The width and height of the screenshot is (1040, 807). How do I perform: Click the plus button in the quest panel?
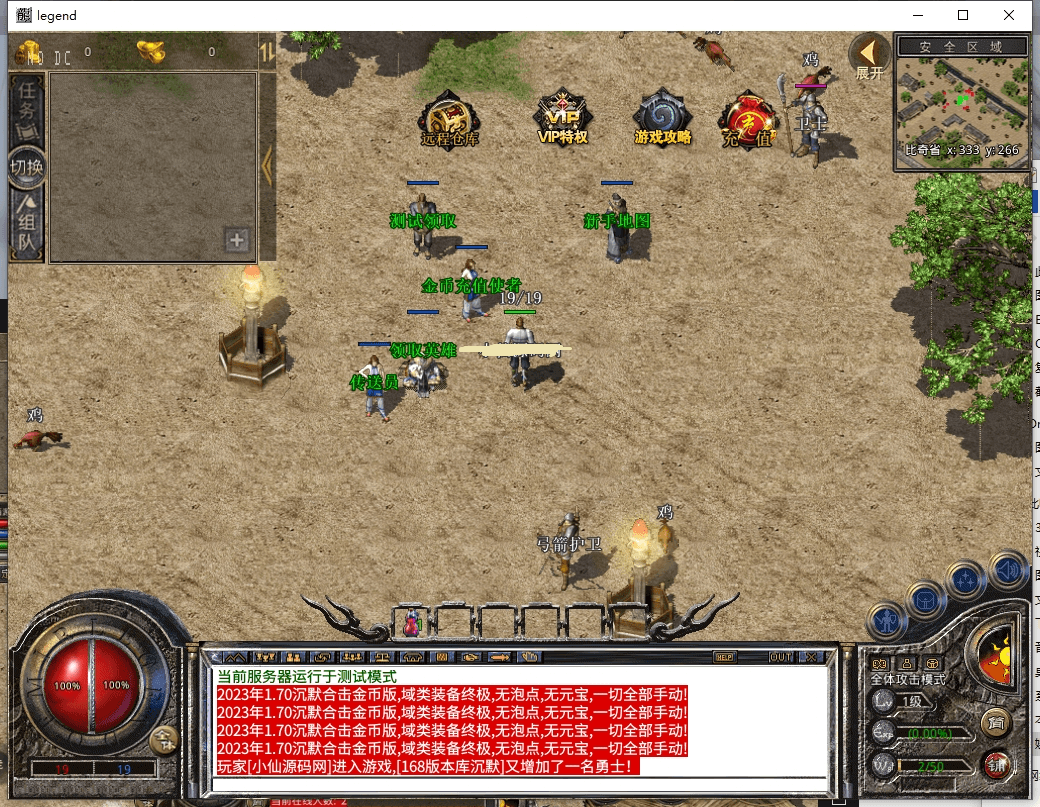point(237,240)
